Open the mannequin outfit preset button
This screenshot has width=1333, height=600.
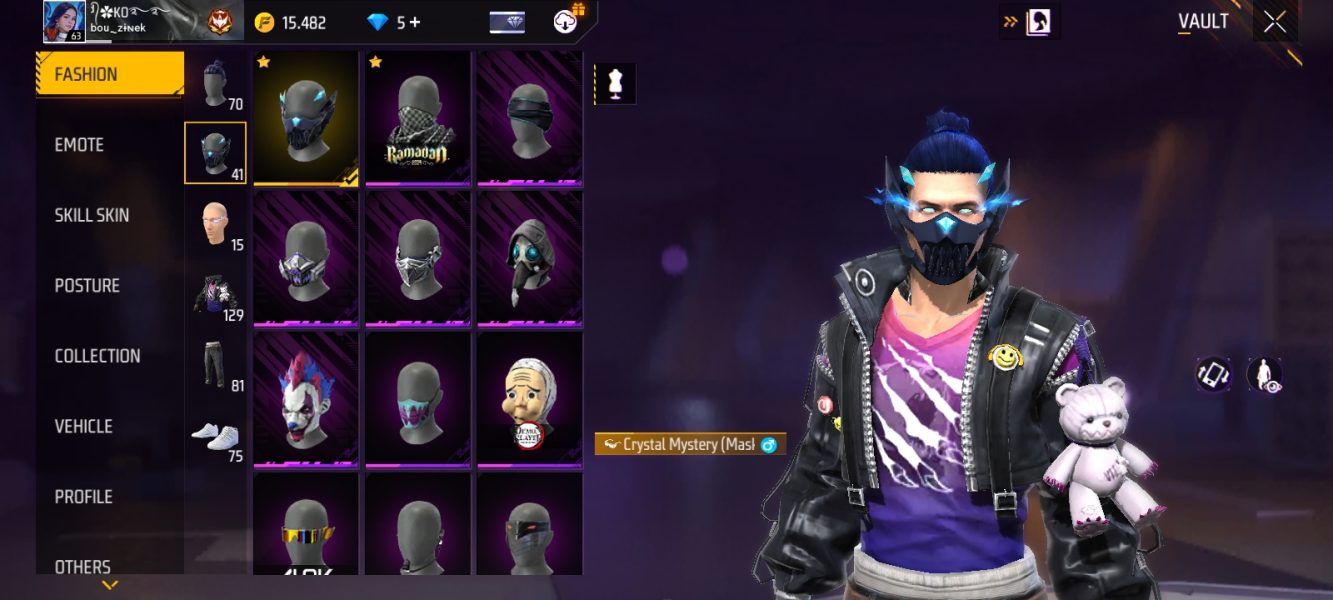pyautogui.click(x=615, y=85)
